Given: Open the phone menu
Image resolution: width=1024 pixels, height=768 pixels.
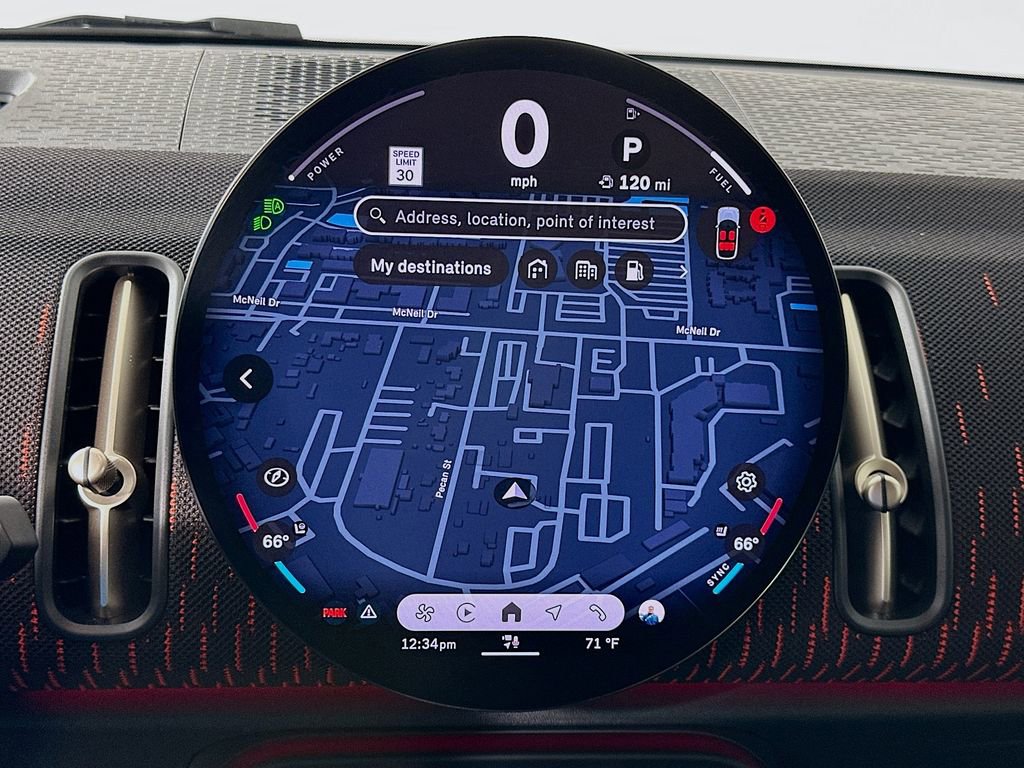Looking at the screenshot, I should [x=597, y=612].
